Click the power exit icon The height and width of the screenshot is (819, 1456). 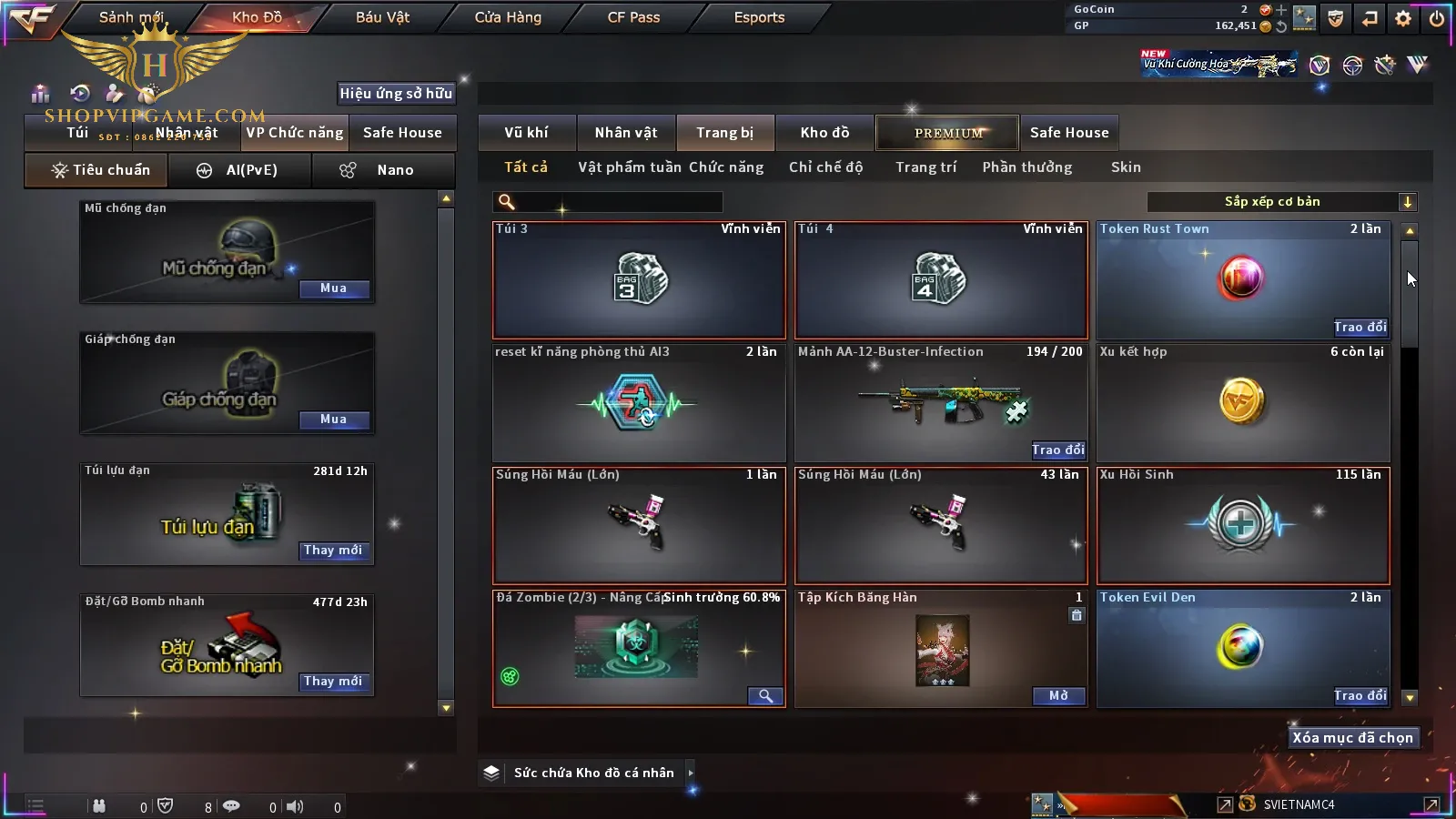click(x=1437, y=18)
